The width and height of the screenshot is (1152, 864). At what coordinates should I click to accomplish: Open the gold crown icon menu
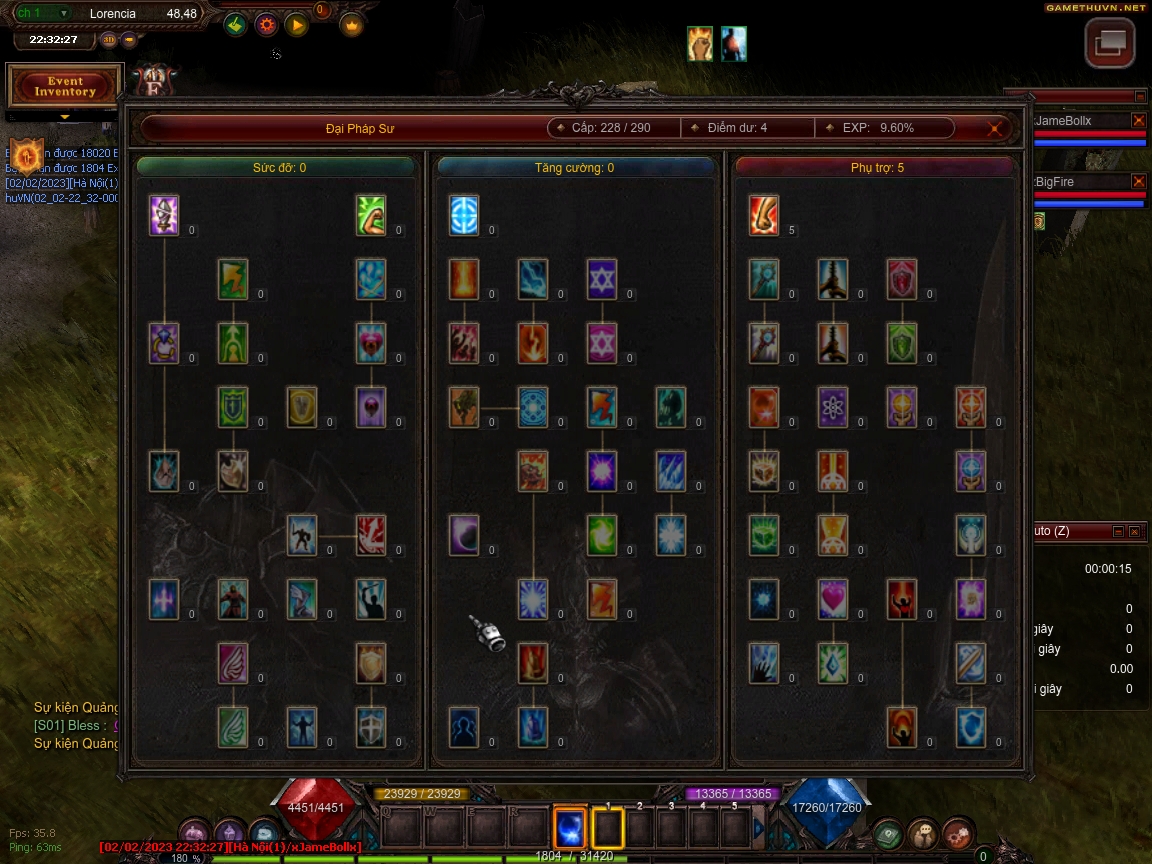tap(351, 25)
